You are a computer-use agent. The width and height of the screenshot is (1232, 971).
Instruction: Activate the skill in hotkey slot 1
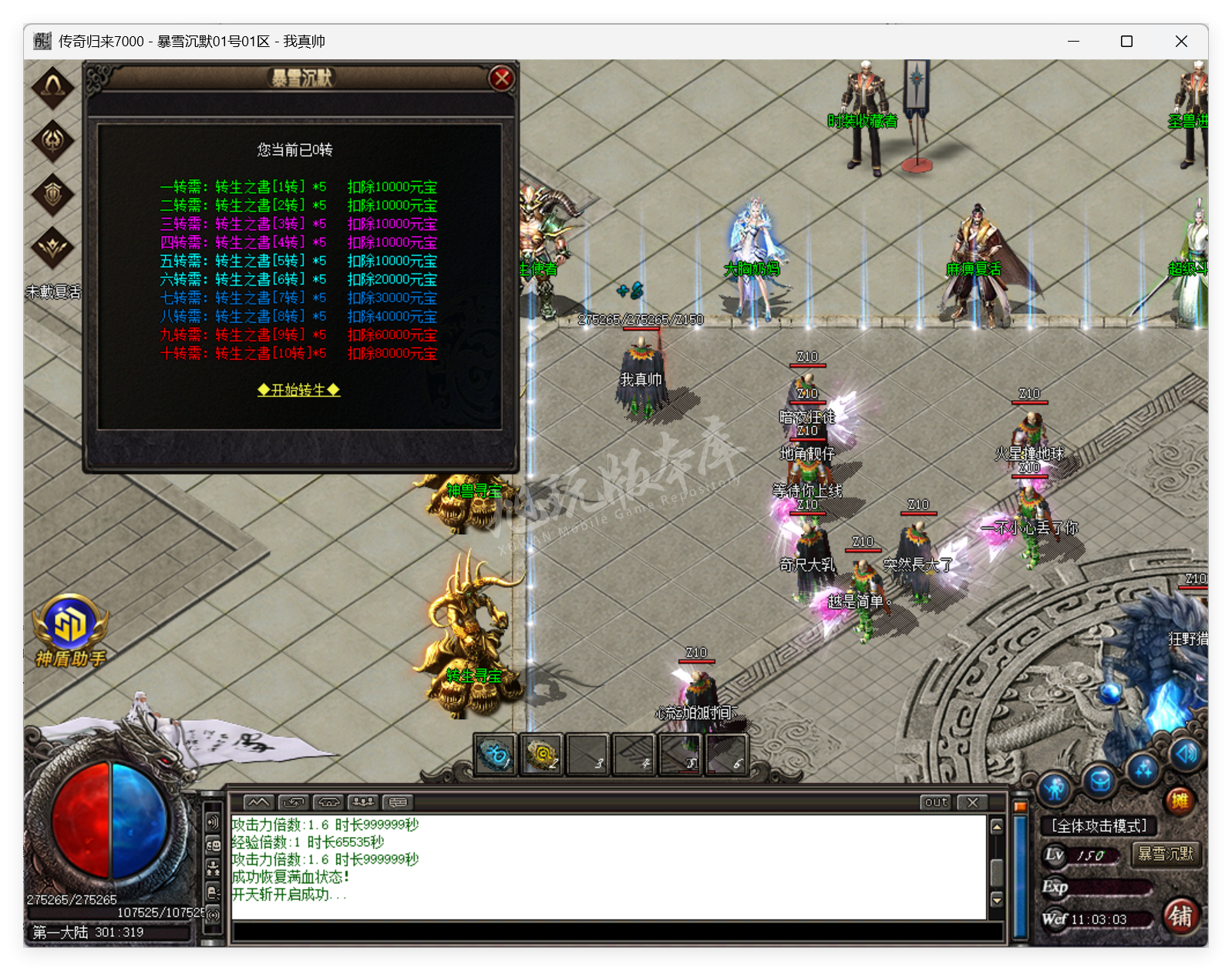[x=496, y=755]
